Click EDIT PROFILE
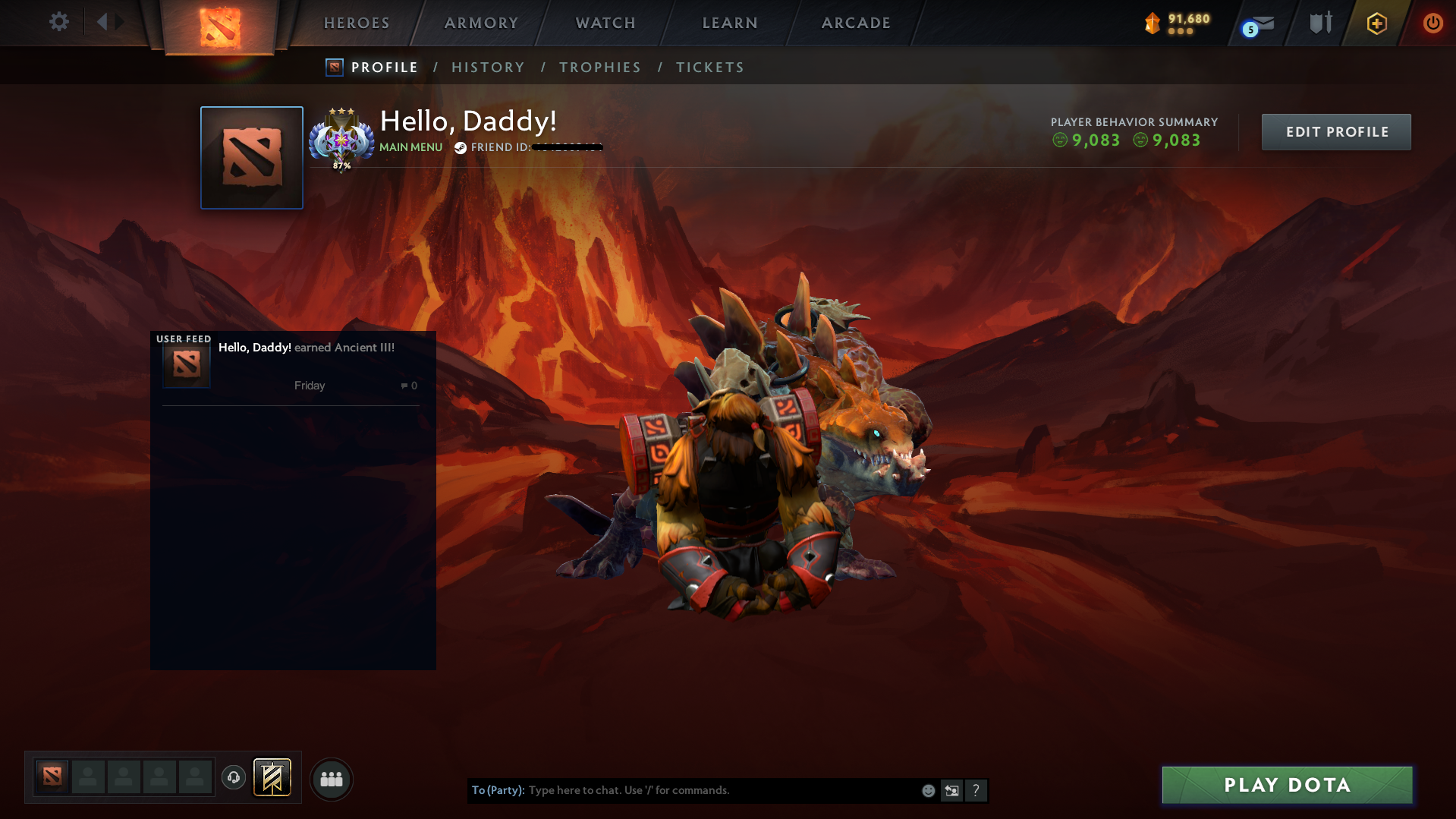1456x819 pixels. pyautogui.click(x=1335, y=131)
